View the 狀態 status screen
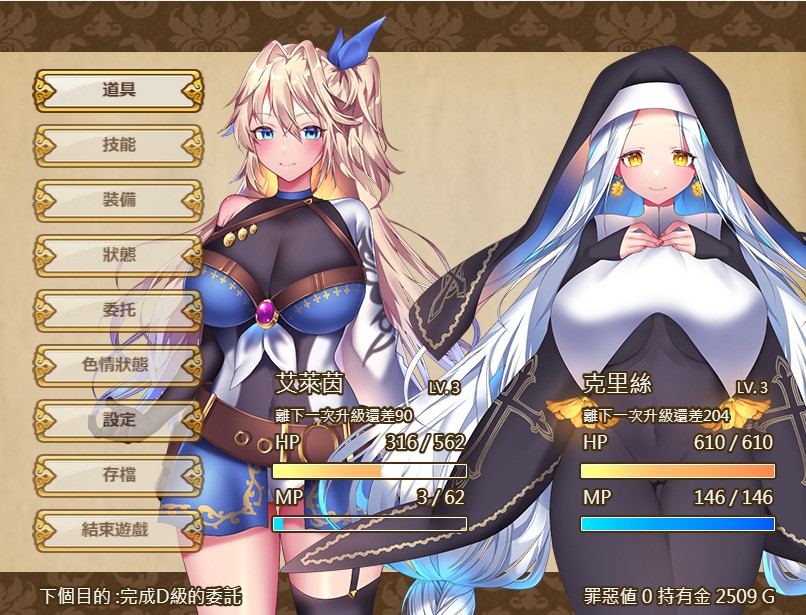Screen dimensions: 806x615 click(x=118, y=255)
